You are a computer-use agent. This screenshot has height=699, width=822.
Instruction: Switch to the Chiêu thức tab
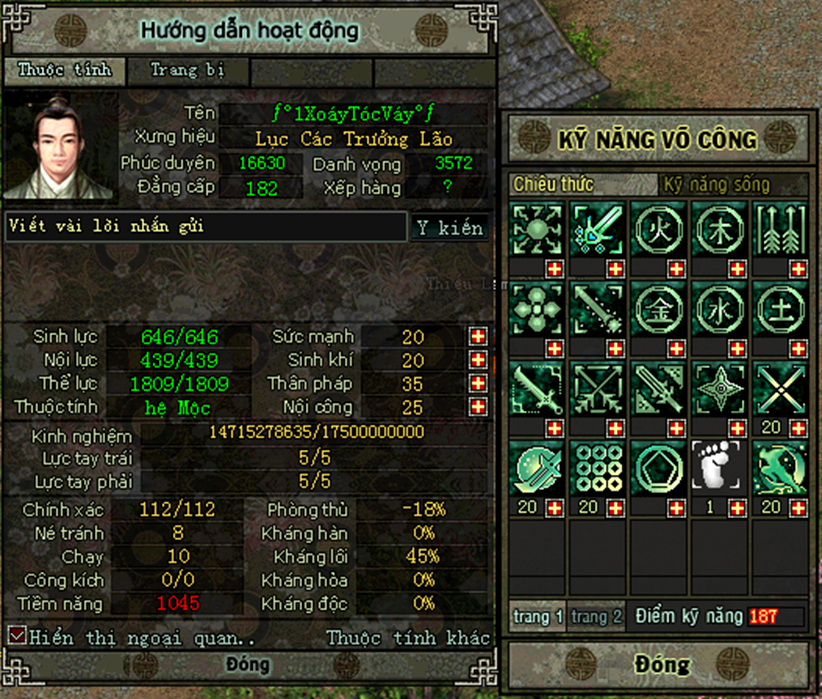coord(554,185)
